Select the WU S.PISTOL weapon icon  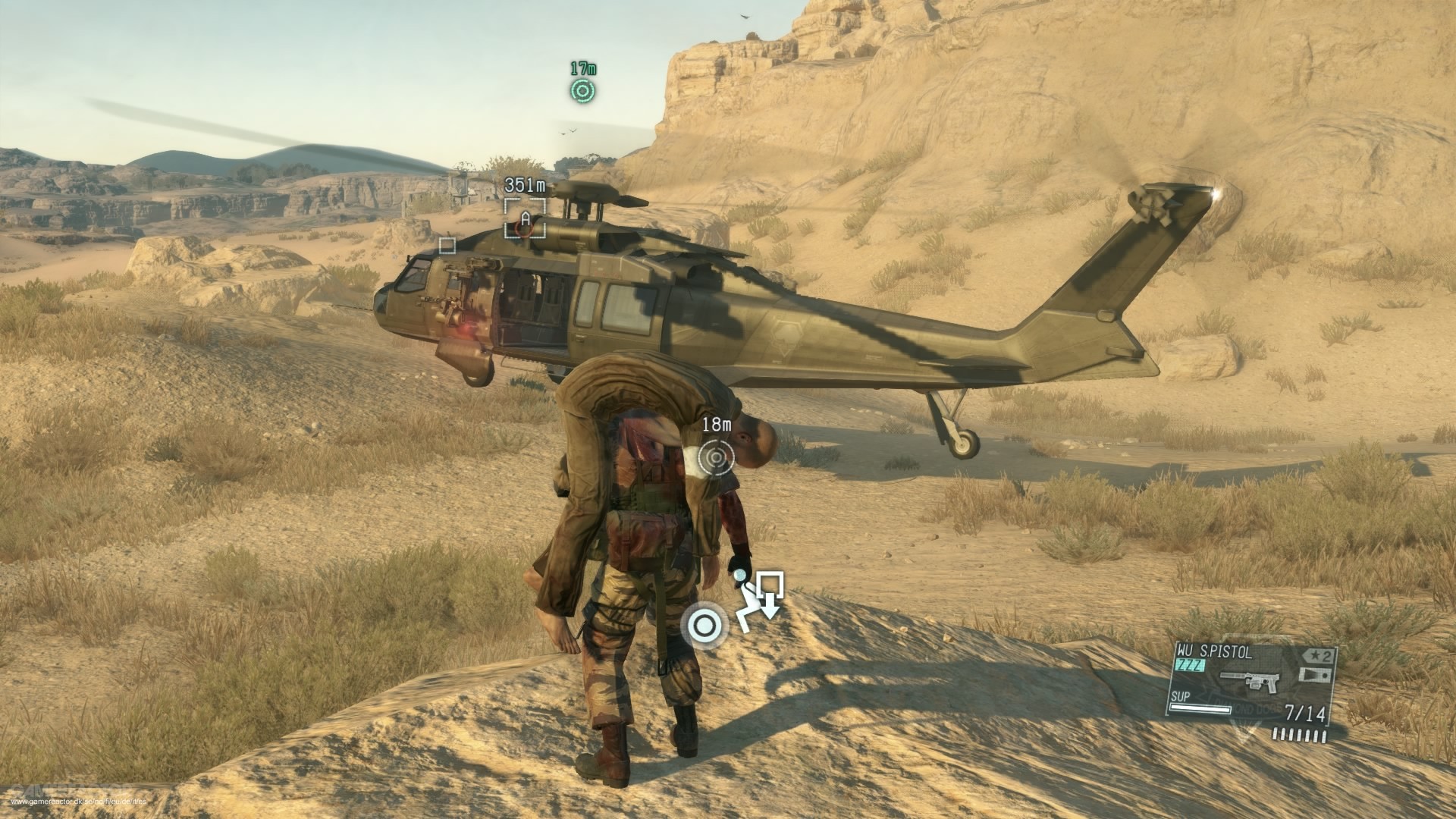1251,680
